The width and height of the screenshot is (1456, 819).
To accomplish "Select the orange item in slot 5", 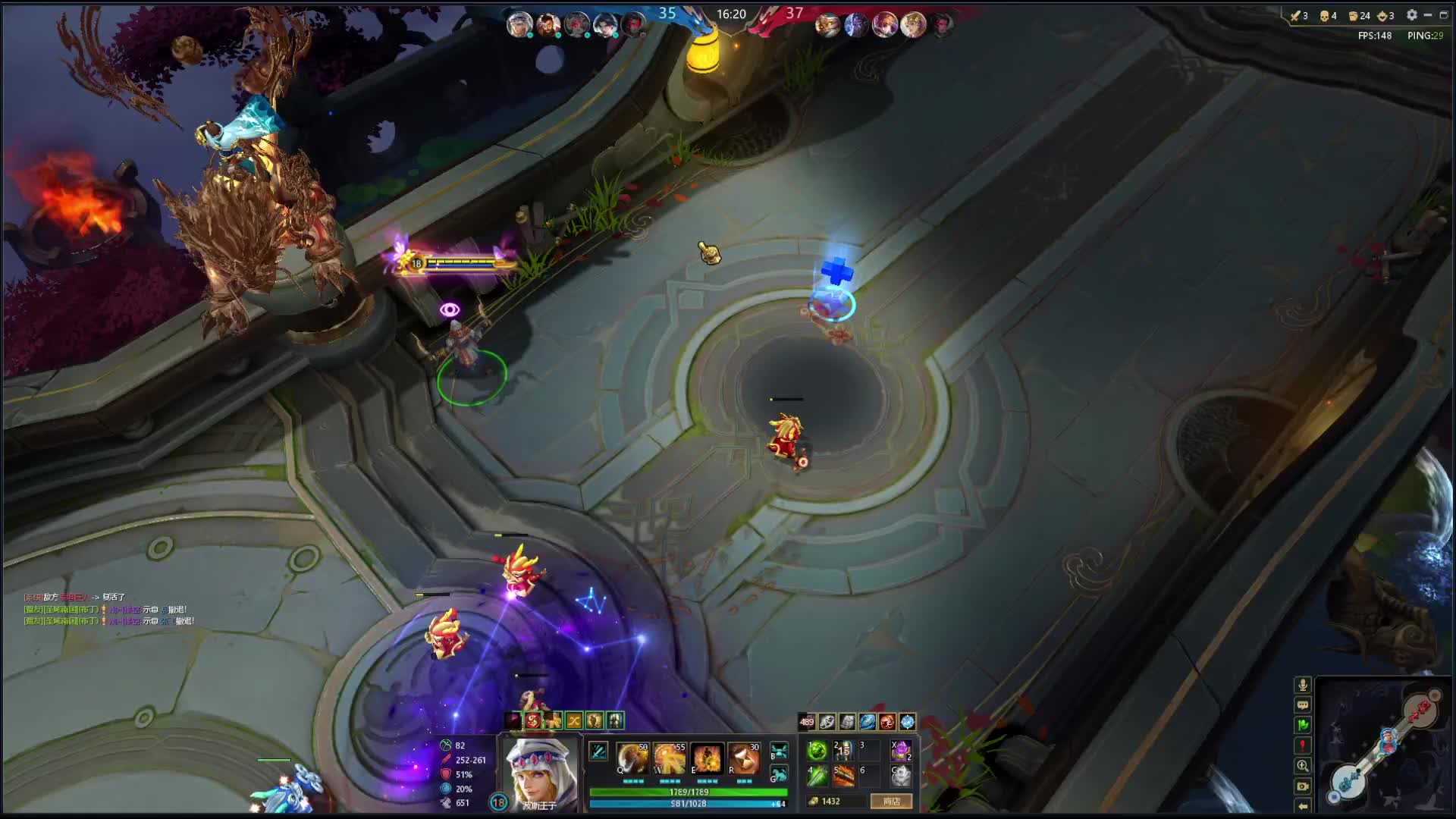I will 844,776.
